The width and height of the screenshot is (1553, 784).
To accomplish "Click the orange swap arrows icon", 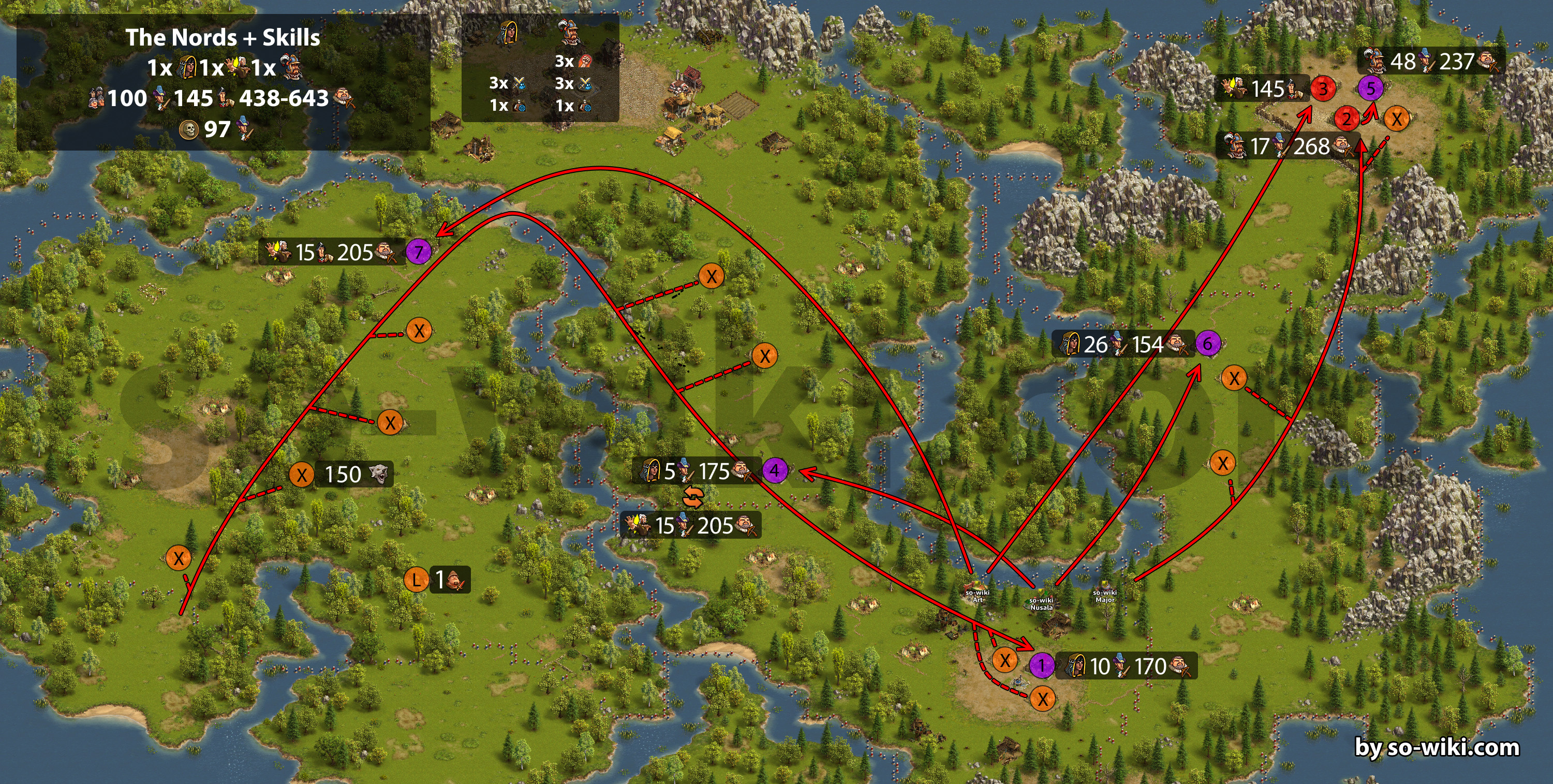I will click(693, 498).
